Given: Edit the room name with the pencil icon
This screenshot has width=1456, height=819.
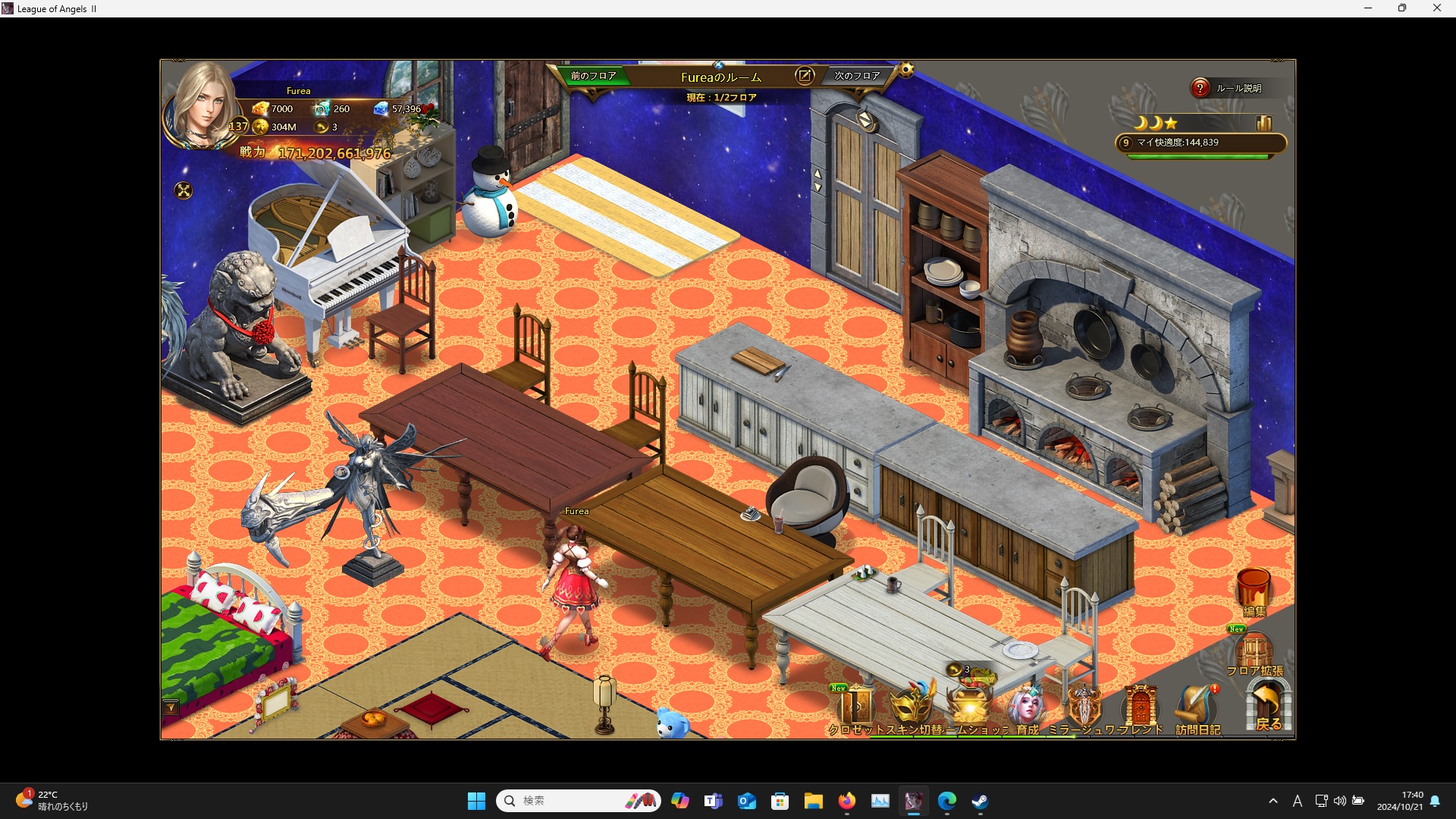Looking at the screenshot, I should 805,75.
